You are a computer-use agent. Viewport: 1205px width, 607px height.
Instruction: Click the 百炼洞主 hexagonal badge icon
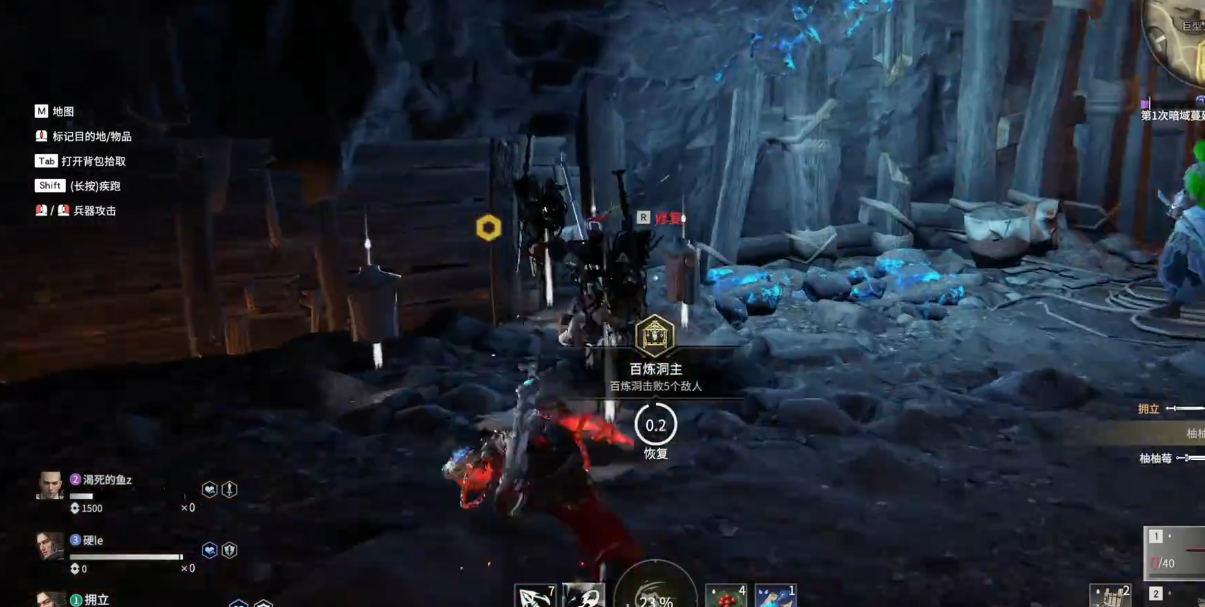655,336
